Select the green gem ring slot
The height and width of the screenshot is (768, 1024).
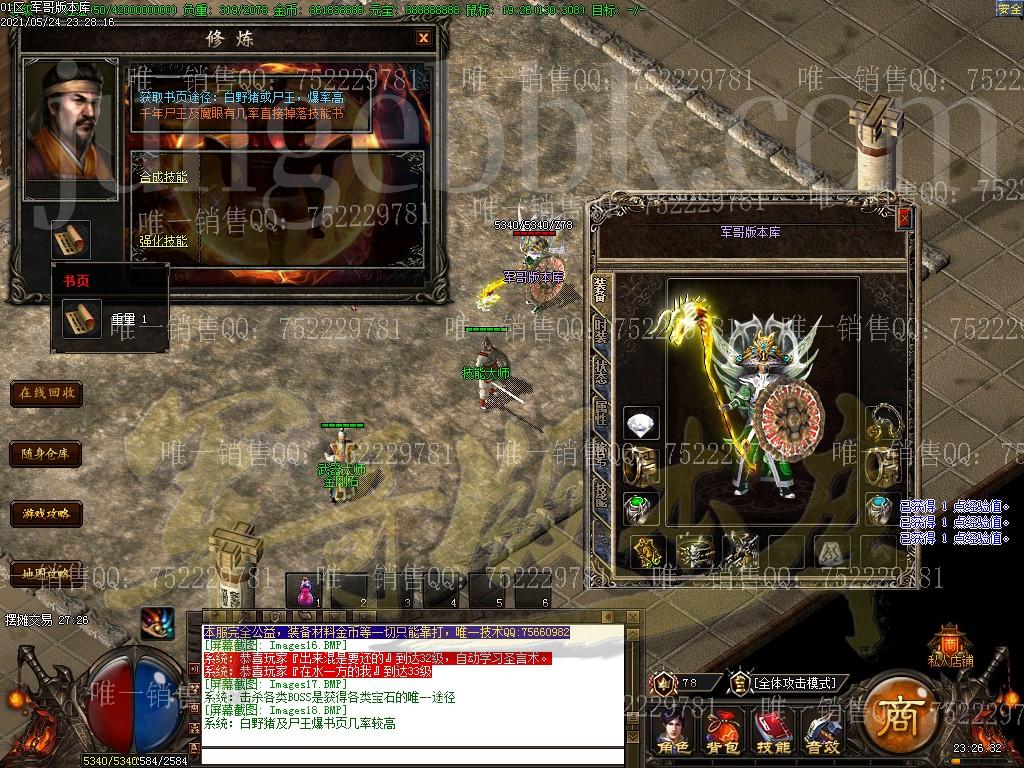641,508
